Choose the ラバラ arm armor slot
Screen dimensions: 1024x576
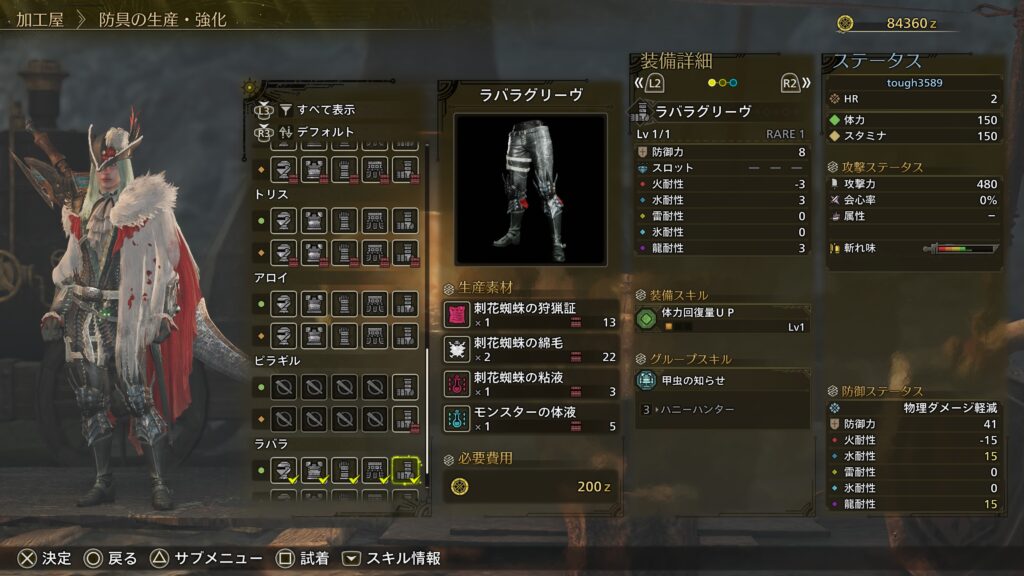345,468
